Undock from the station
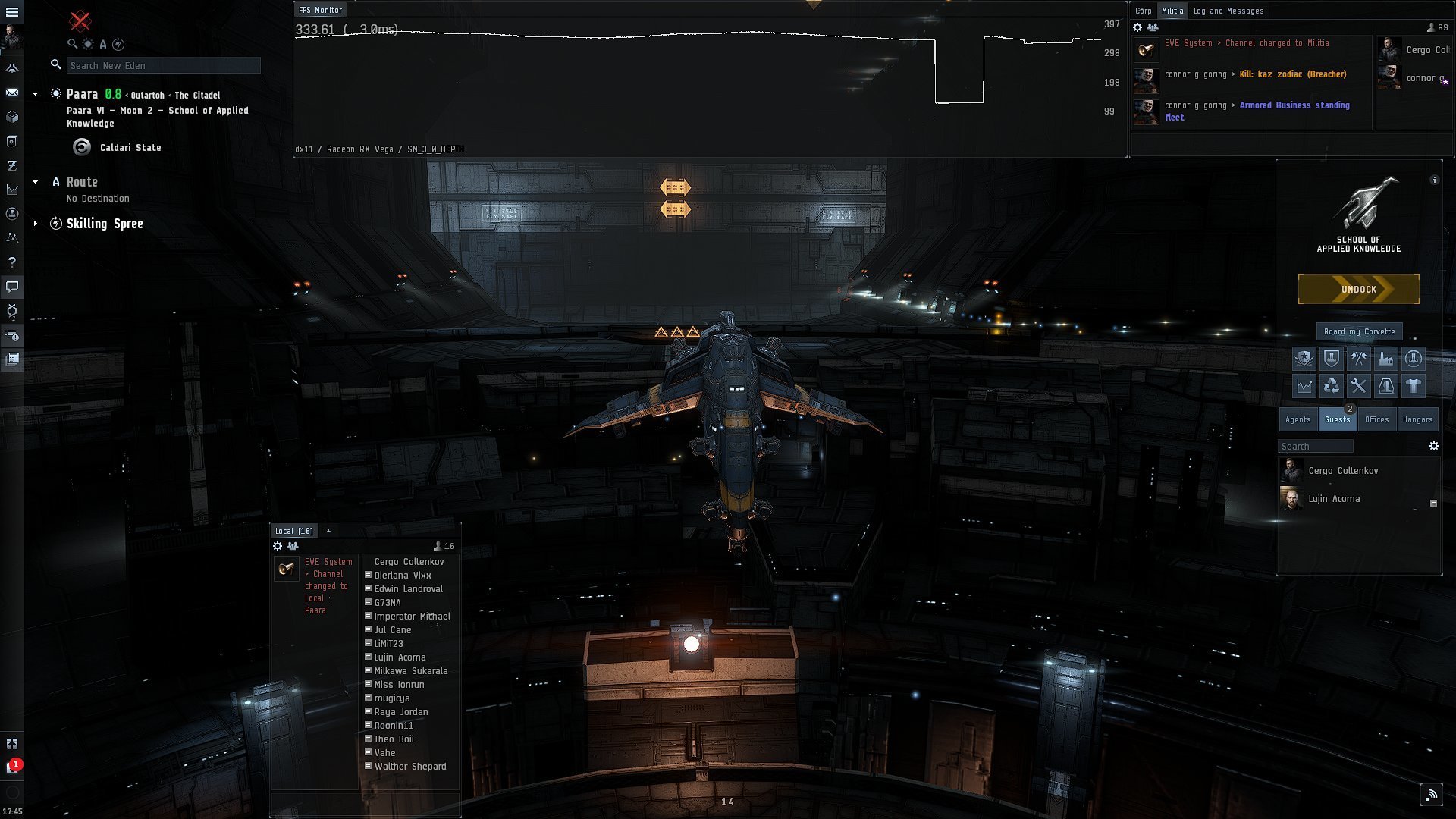 point(1358,289)
